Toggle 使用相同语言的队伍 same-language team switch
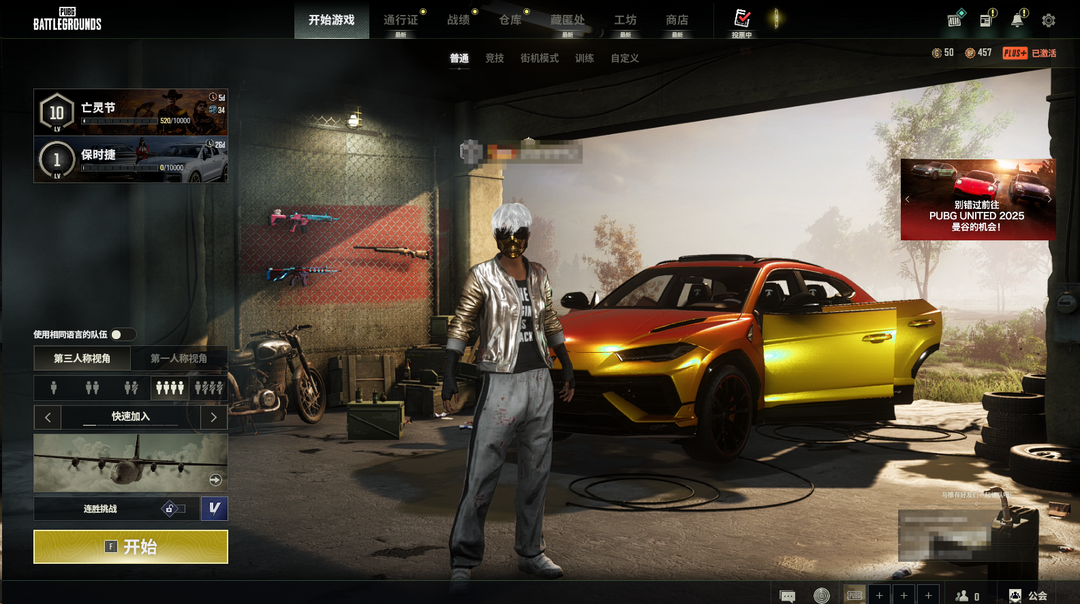Viewport: 1080px width, 604px height. click(x=122, y=334)
